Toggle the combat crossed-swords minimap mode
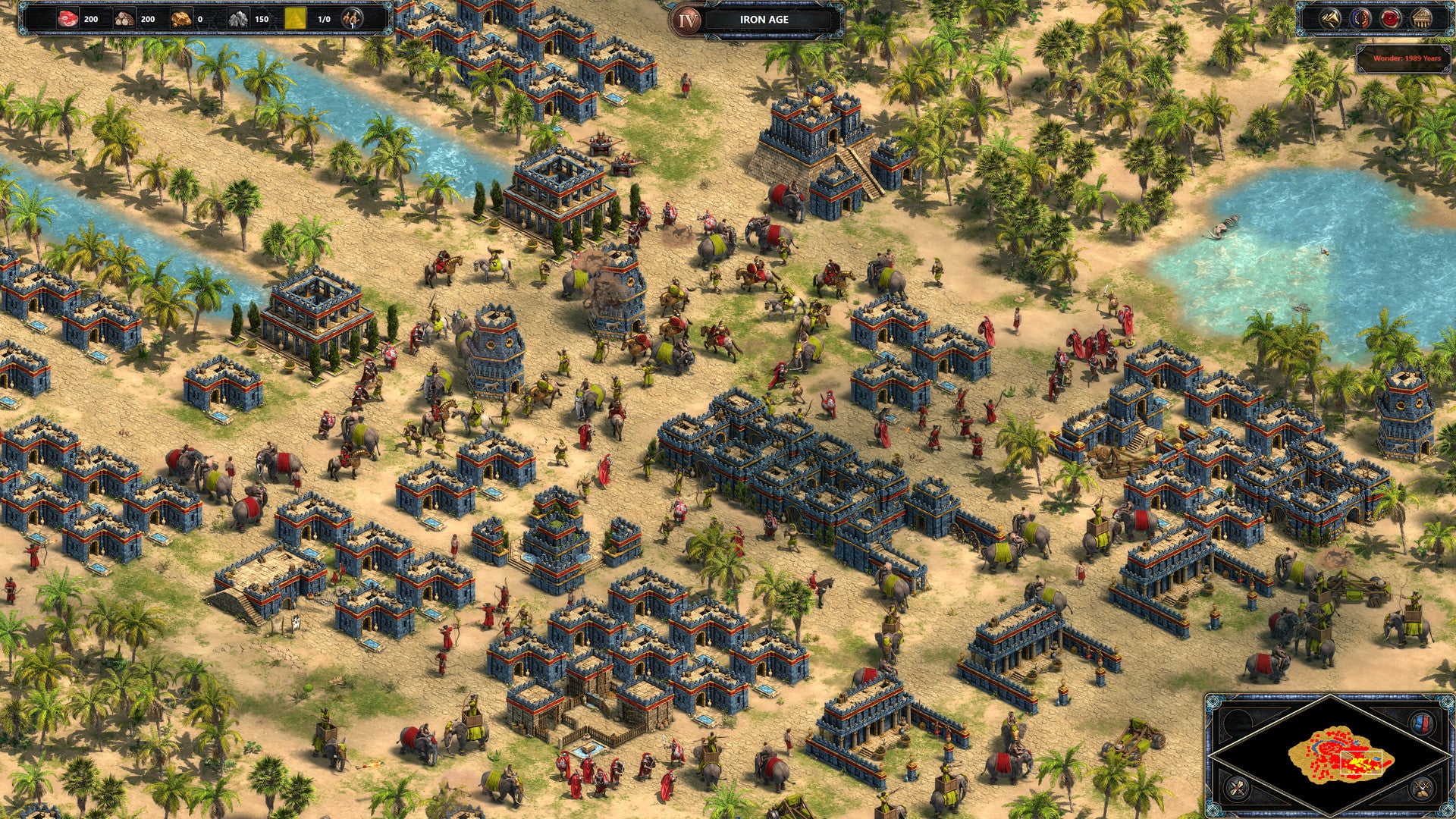 (1421, 789)
